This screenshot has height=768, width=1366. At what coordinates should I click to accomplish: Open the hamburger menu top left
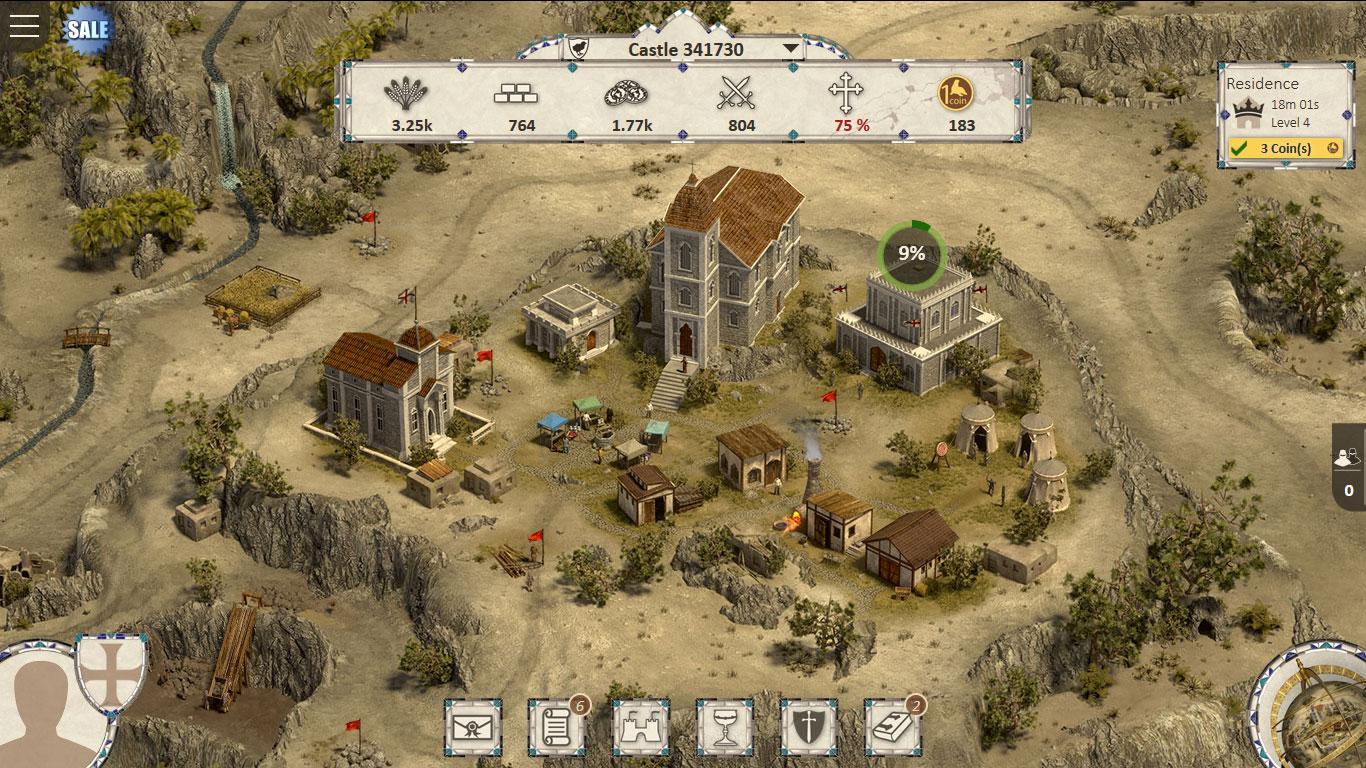24,26
